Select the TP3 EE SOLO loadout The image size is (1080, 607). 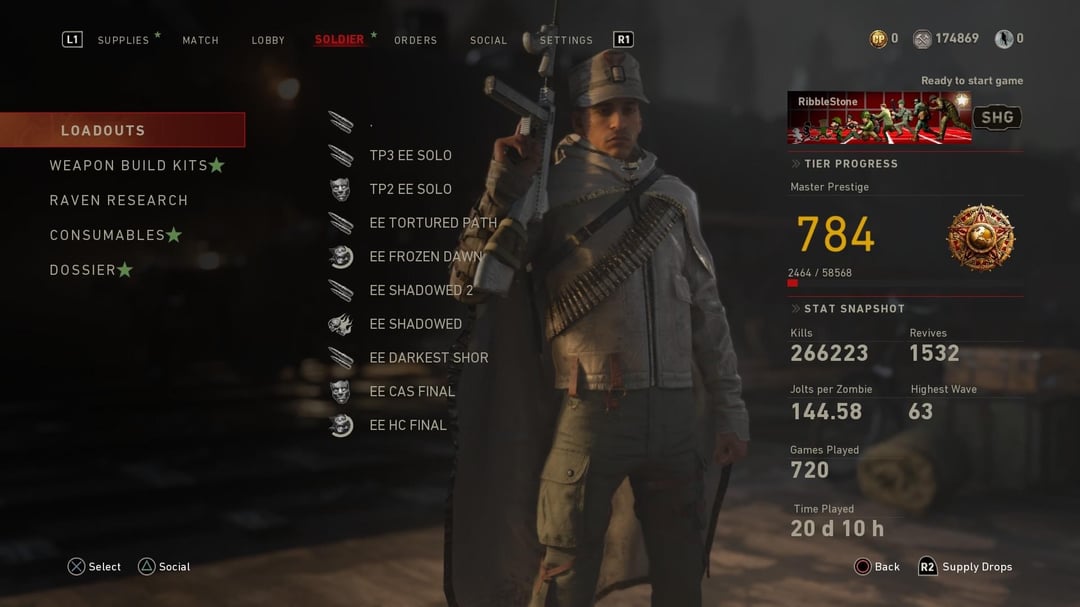pyautogui.click(x=410, y=155)
